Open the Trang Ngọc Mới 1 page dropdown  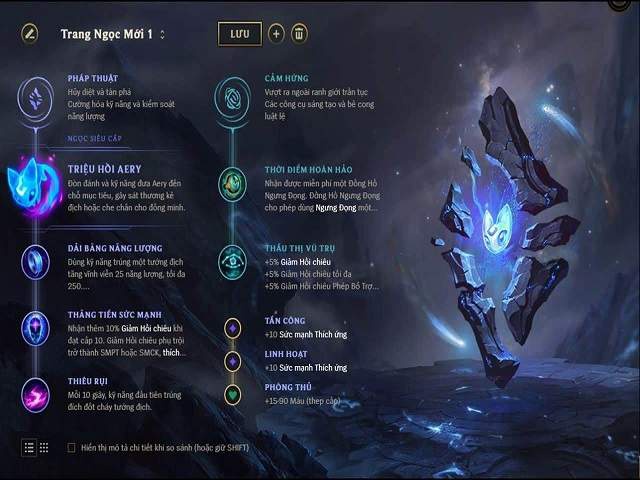point(162,34)
